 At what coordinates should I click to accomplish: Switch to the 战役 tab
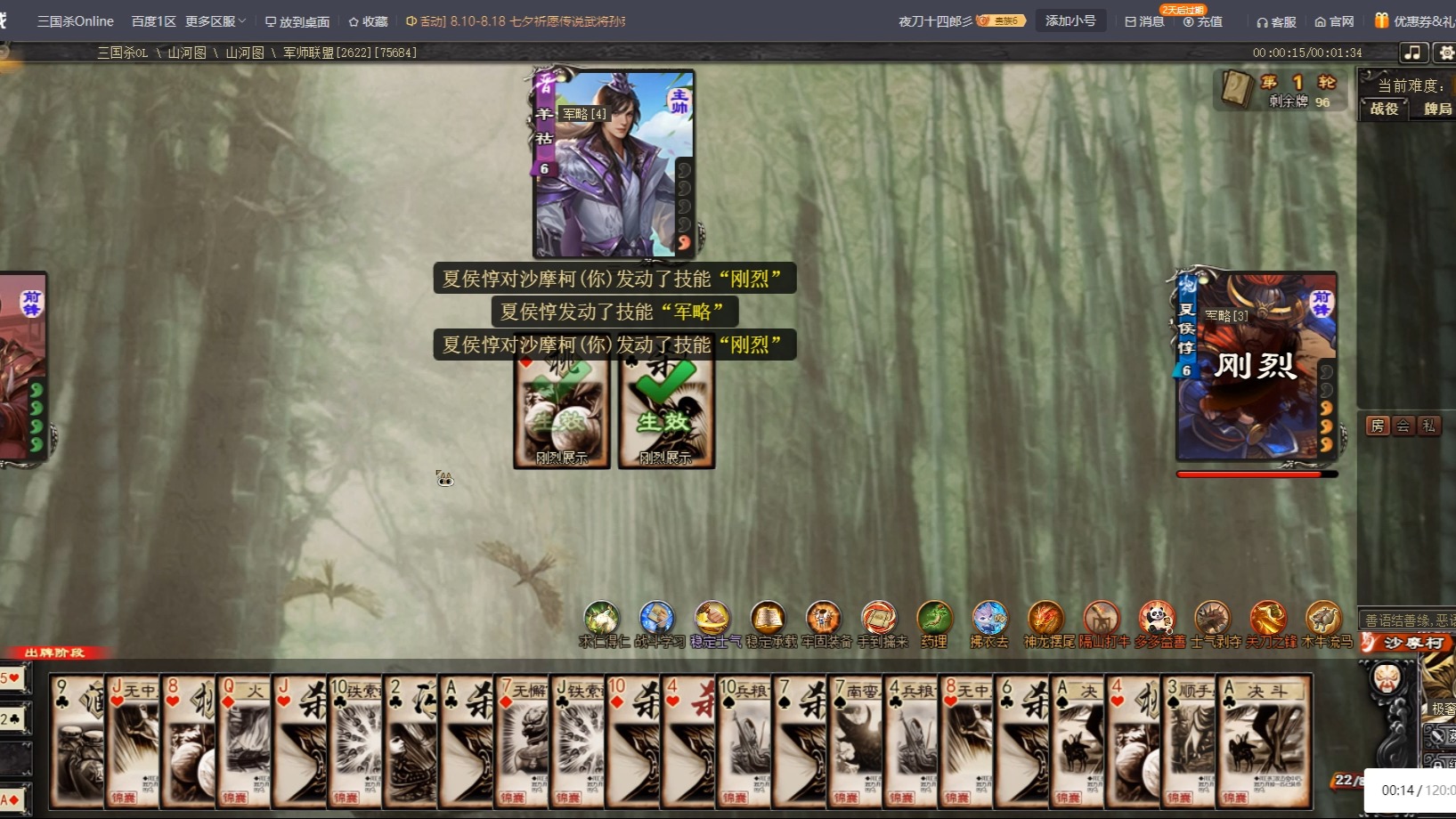point(1384,109)
